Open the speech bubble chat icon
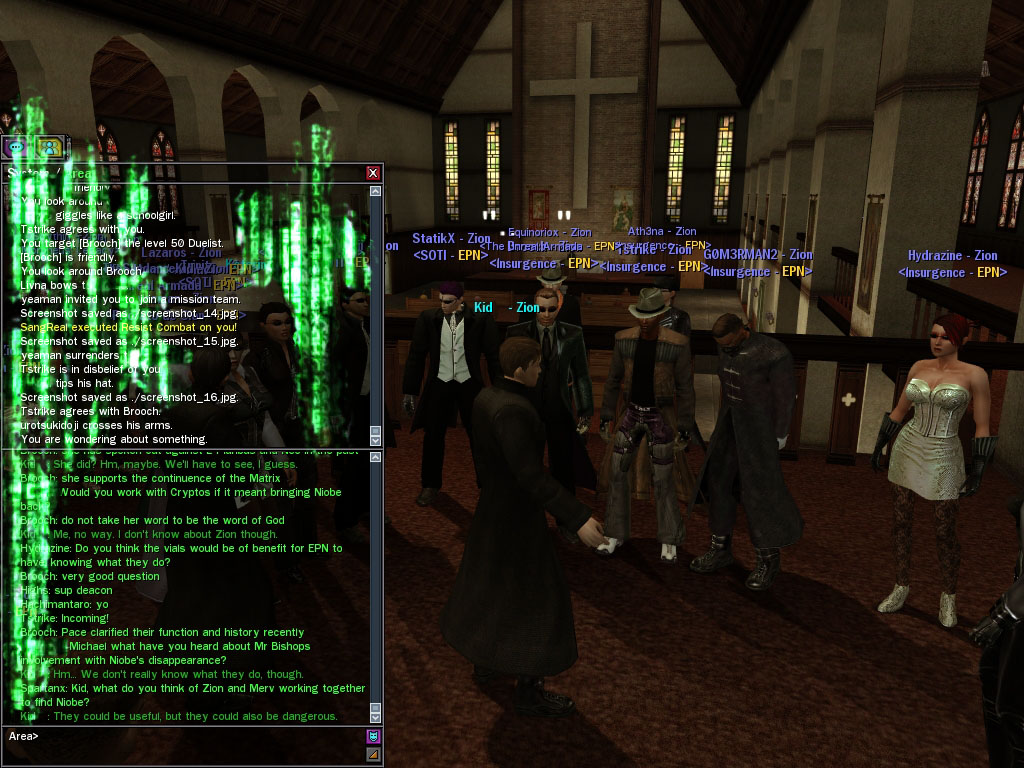 click(x=17, y=147)
